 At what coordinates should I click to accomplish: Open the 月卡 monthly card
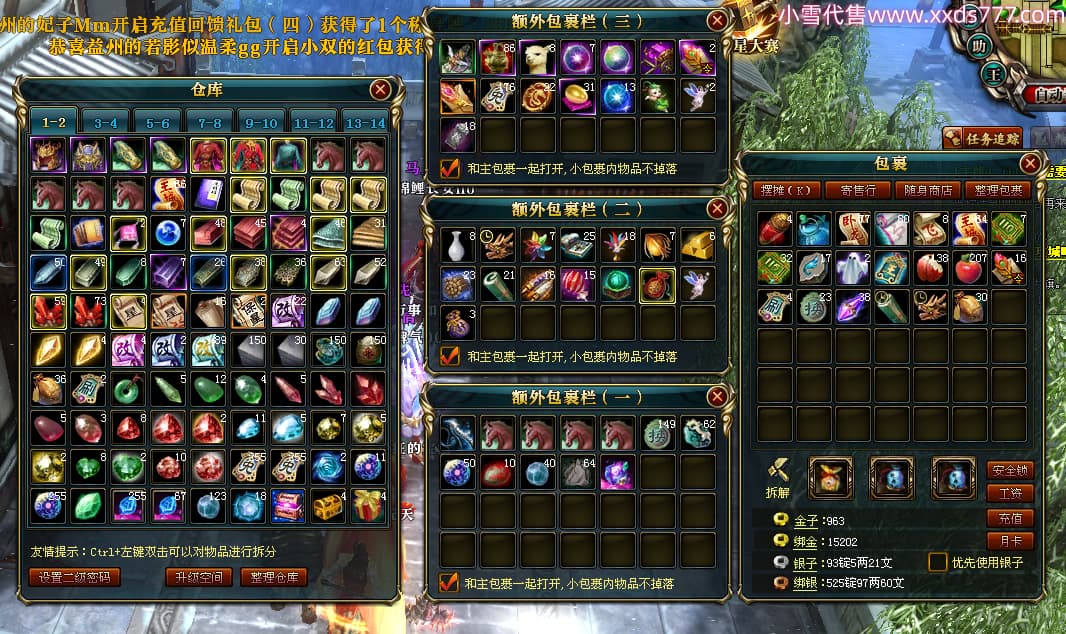[1010, 541]
